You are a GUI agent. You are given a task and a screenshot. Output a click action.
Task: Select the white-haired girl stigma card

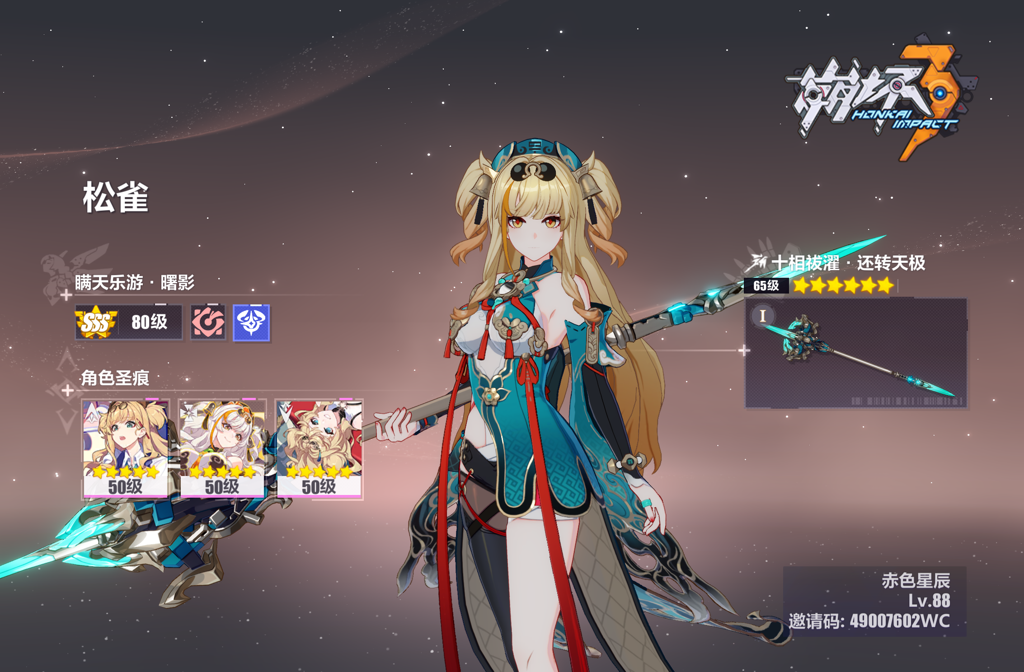[222, 449]
